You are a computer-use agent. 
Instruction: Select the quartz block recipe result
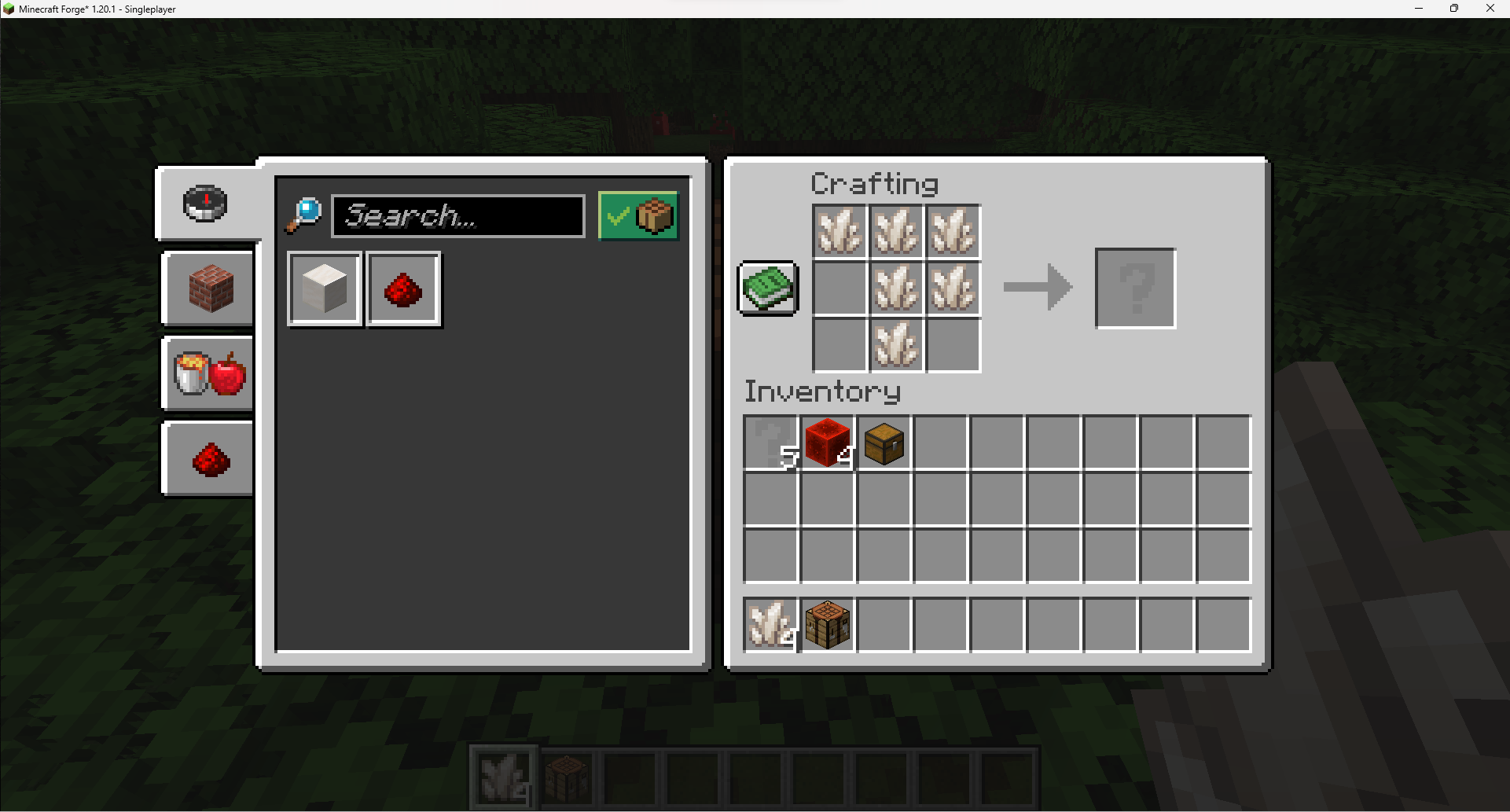[x=324, y=288]
